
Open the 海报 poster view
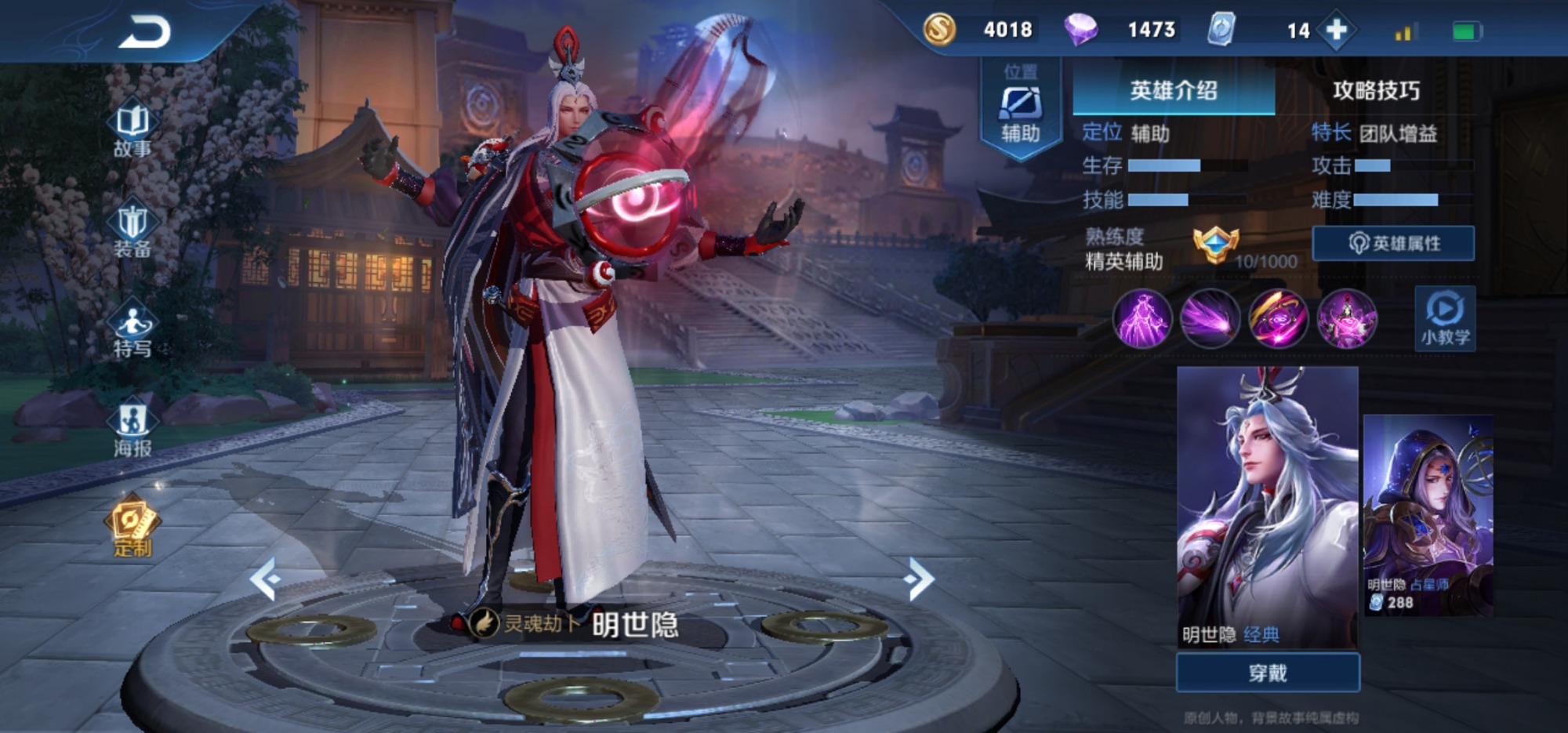[x=132, y=430]
